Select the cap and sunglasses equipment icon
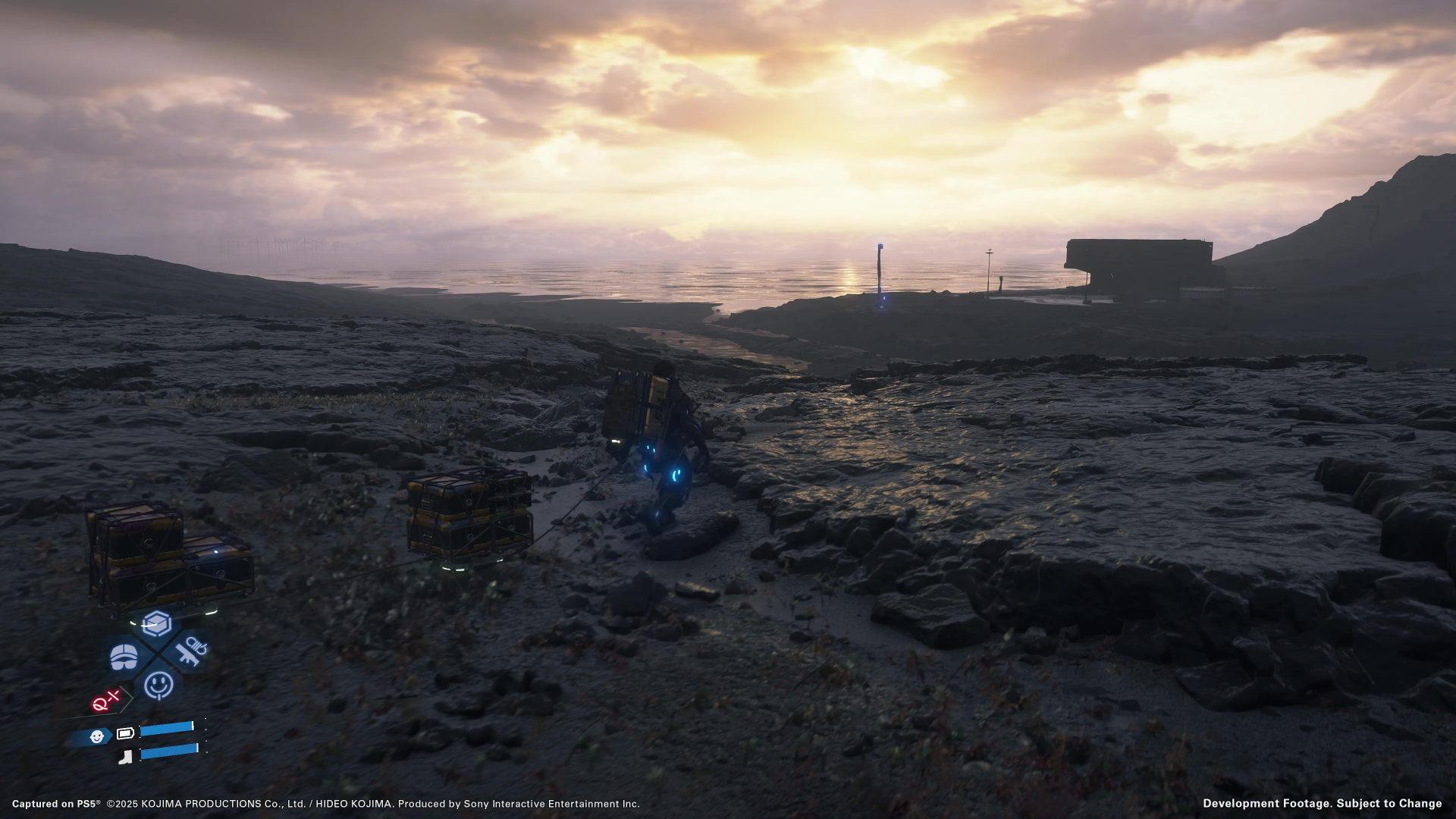This screenshot has height=819, width=1456. pyautogui.click(x=124, y=656)
